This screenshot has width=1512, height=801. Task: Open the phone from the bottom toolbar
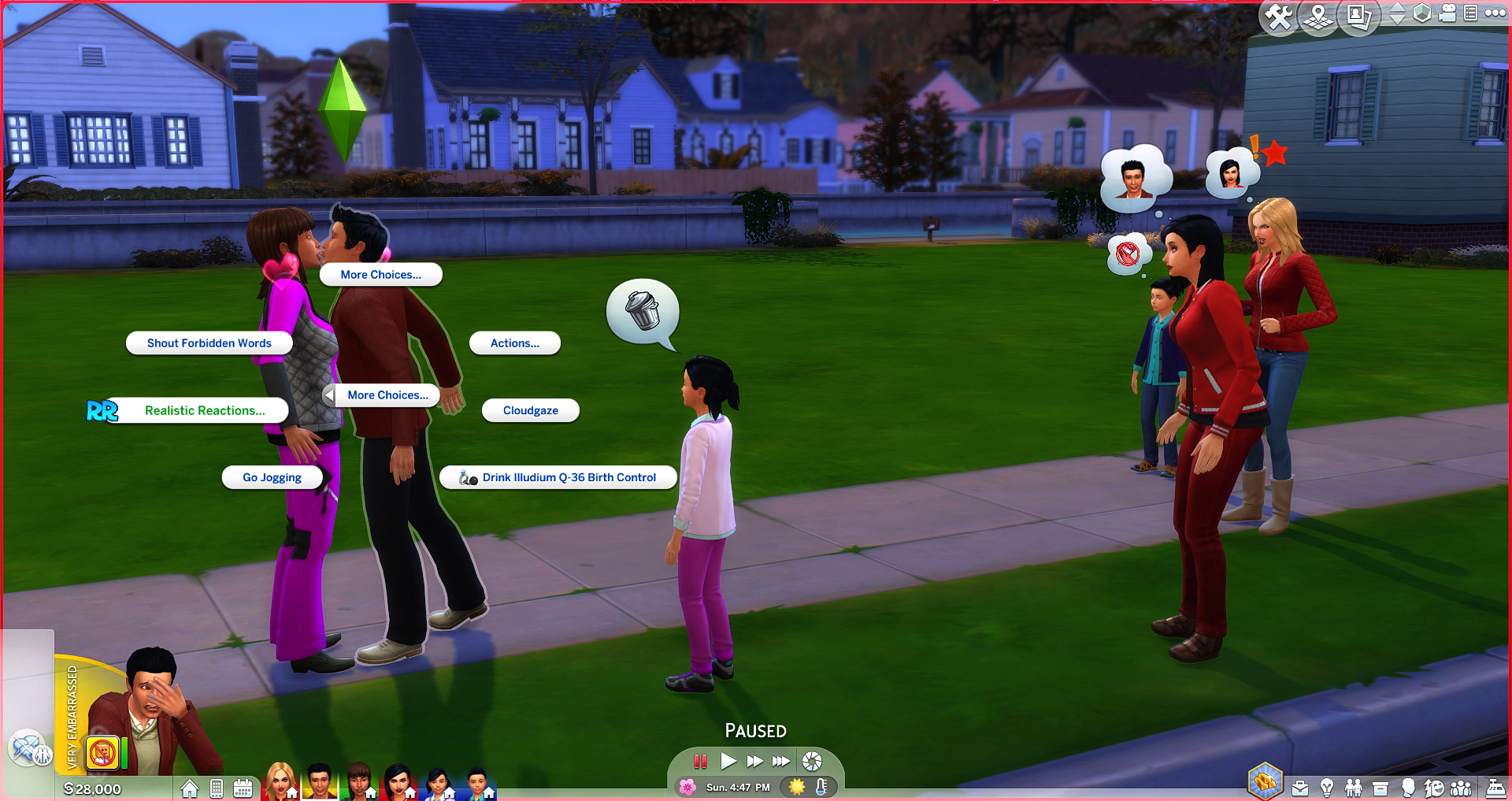coord(217,788)
